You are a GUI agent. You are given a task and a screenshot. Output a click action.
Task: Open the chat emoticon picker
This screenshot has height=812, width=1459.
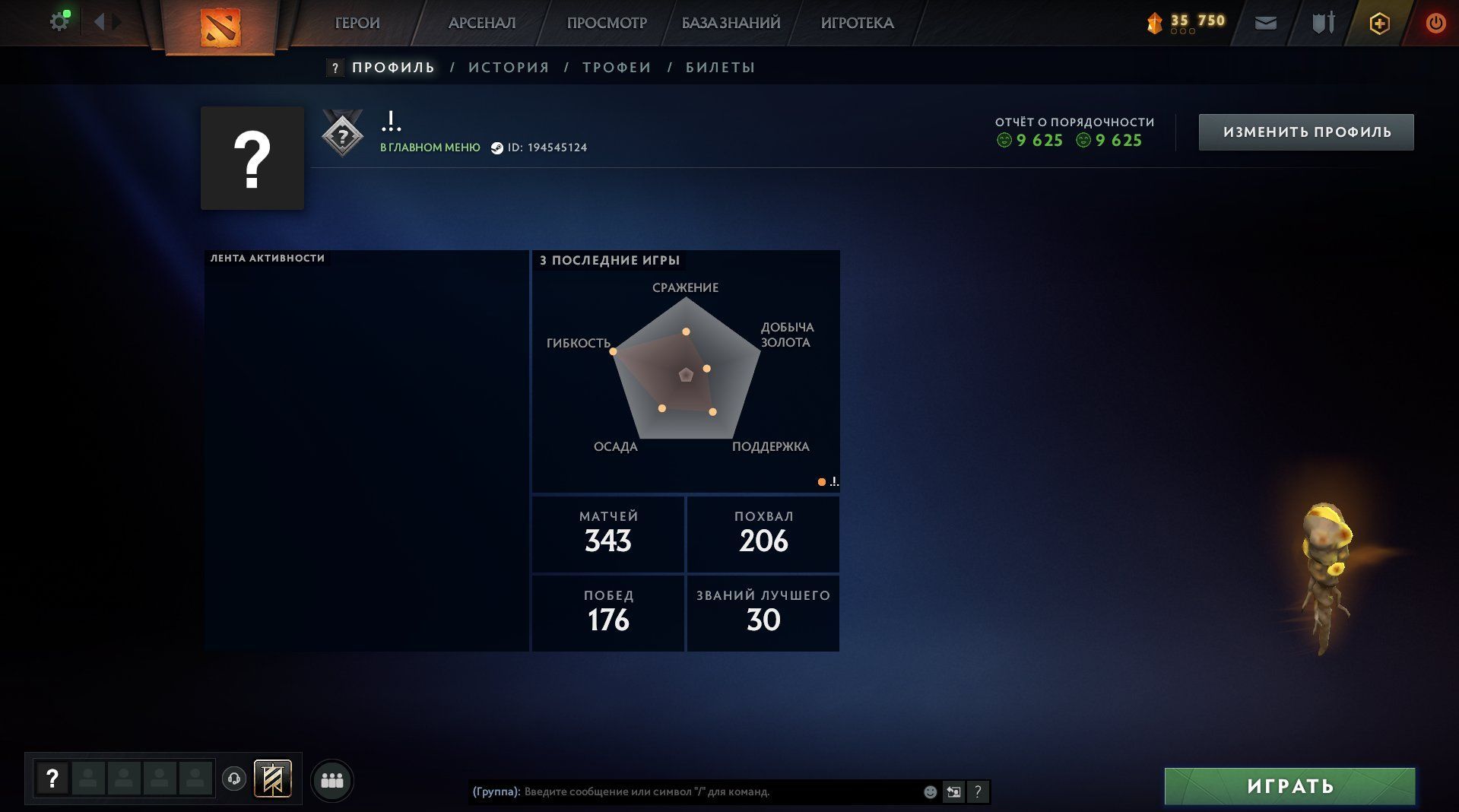click(x=930, y=792)
